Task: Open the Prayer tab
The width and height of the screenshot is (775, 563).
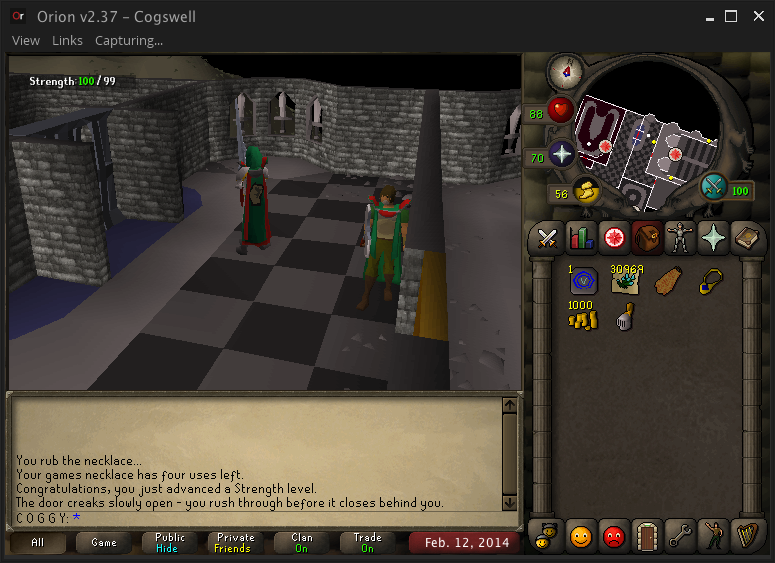Action: tap(713, 238)
